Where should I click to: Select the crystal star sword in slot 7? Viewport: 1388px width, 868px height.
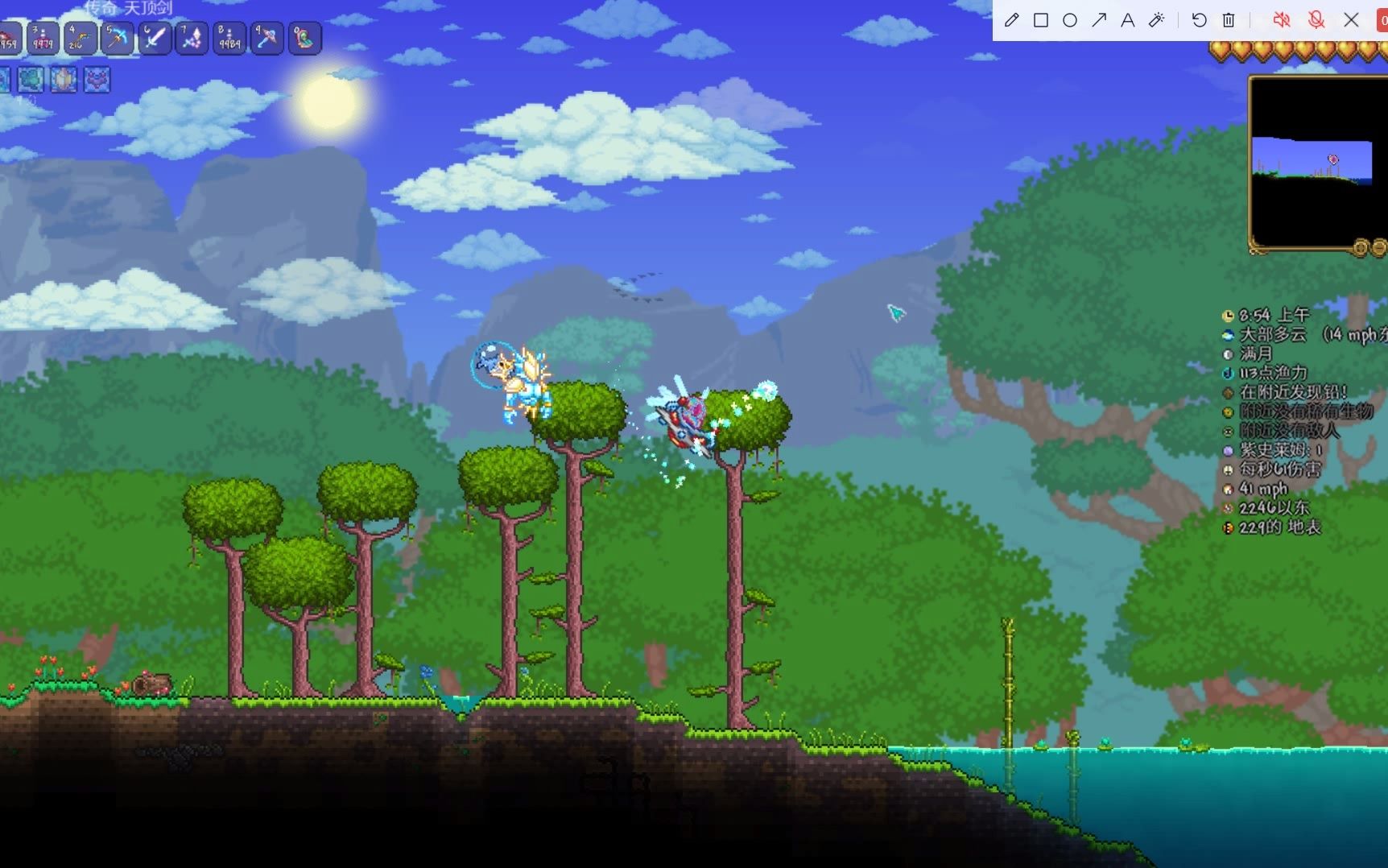[192, 38]
